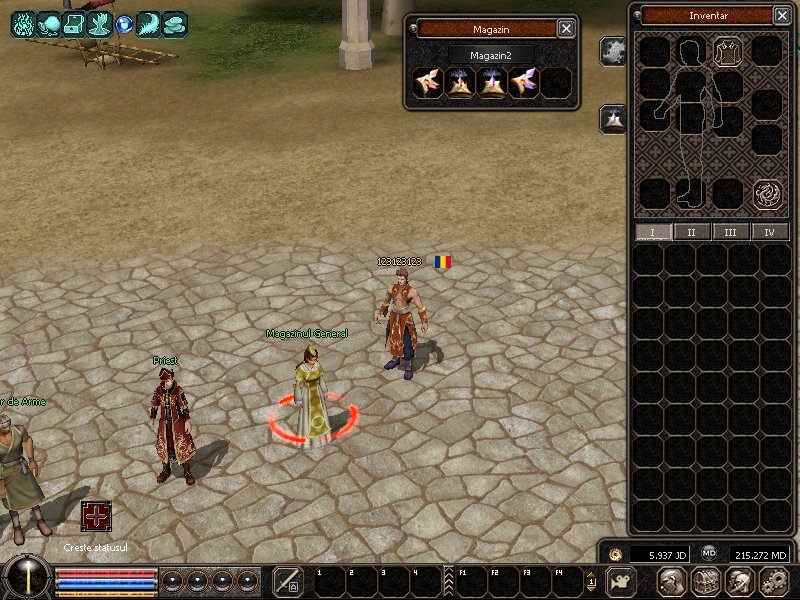This screenshot has height=600, width=800.
Task: Switch to inventory page III
Action: point(731,232)
